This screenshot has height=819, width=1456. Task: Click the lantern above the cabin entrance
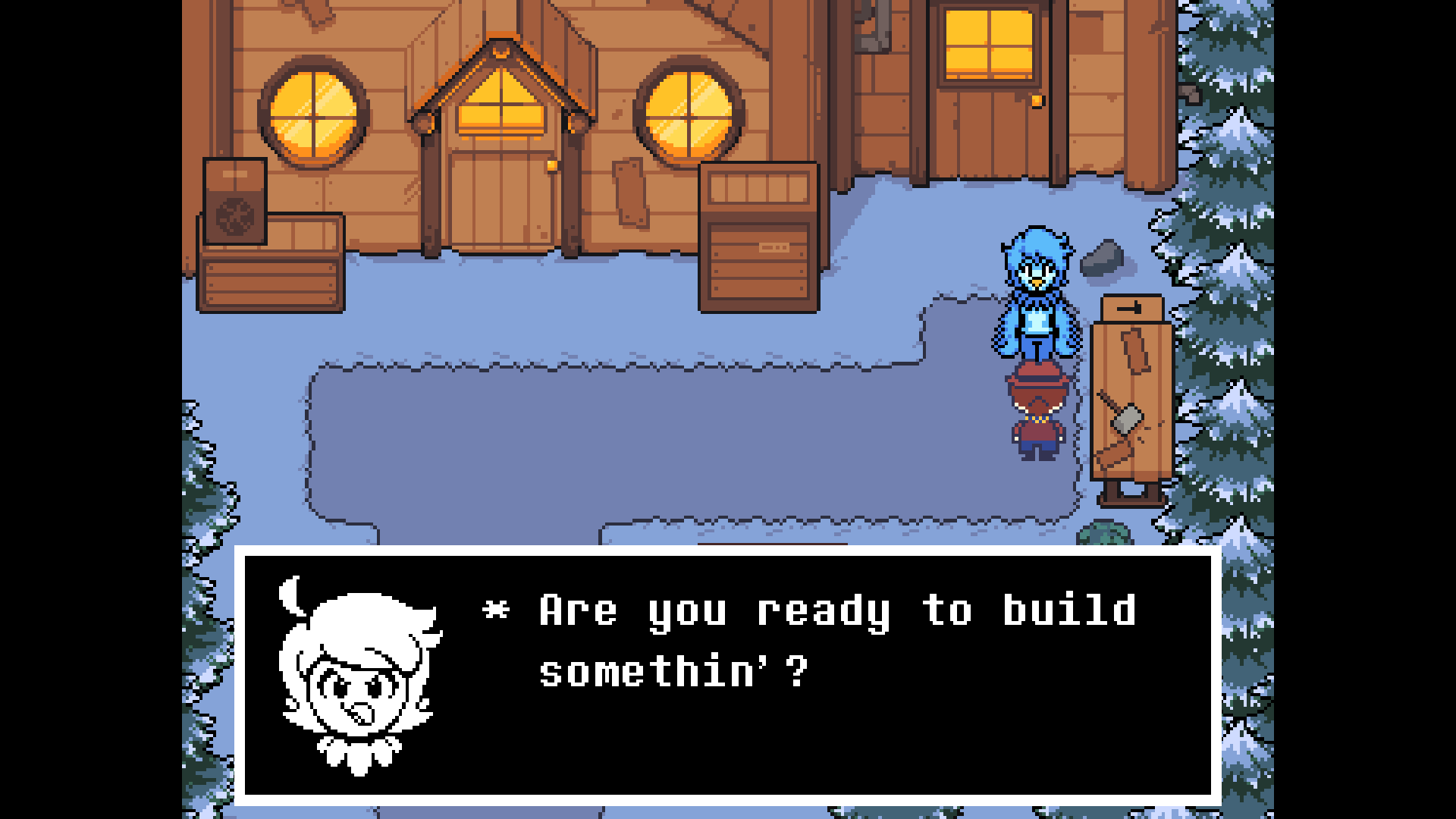tap(501, 53)
